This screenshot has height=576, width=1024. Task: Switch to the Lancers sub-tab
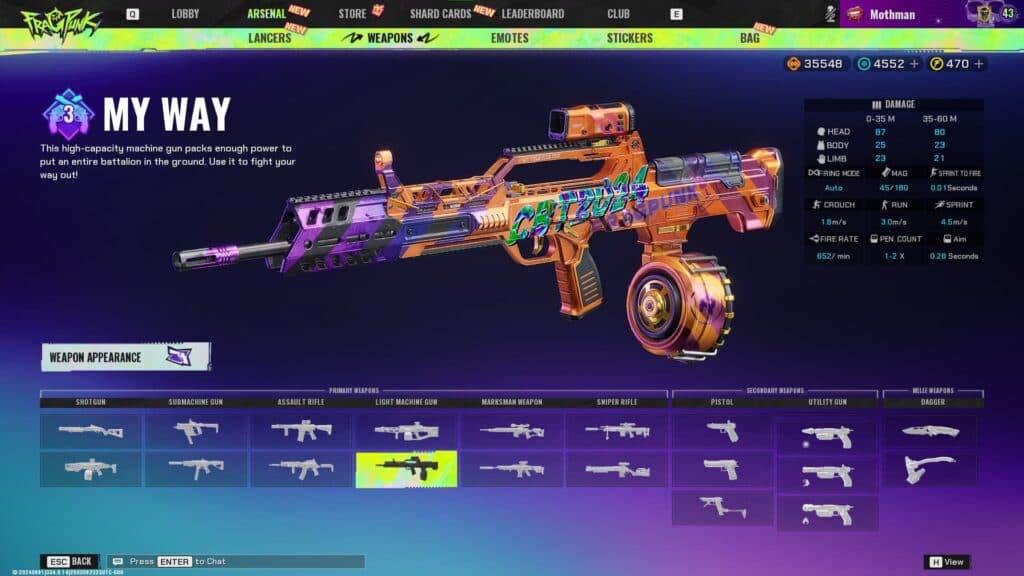point(269,38)
